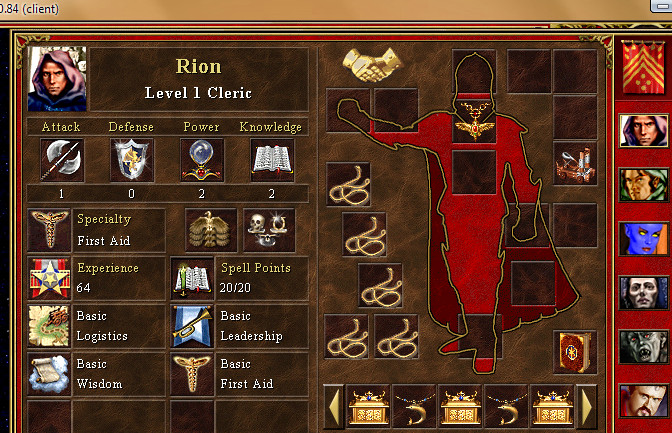The height and width of the screenshot is (433, 672).
Task: Choose the Basic Wisdom skill
Action: click(96, 373)
